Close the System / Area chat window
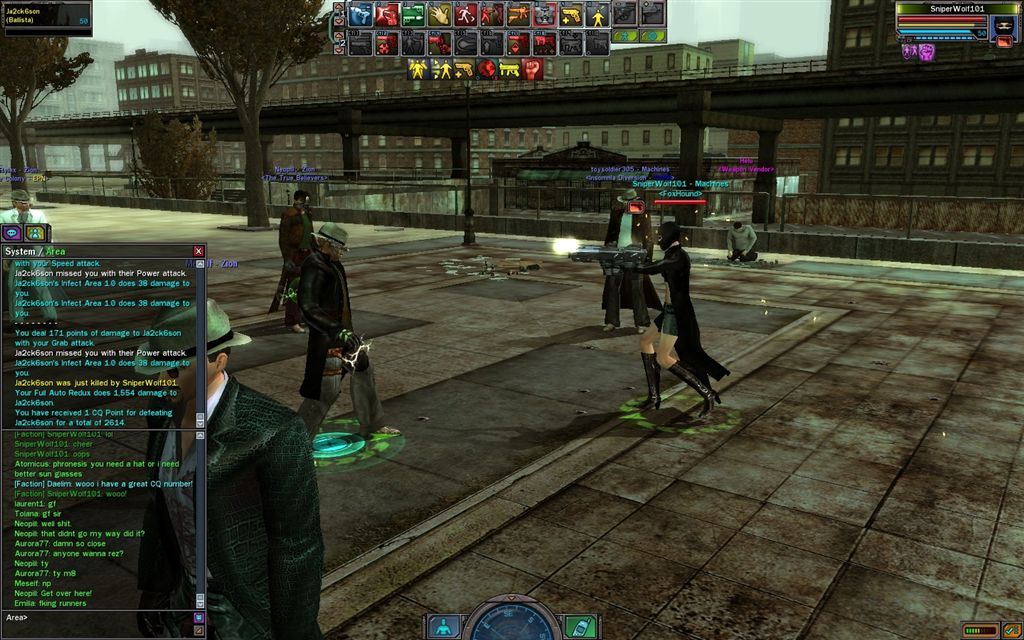Image resolution: width=1024 pixels, height=640 pixels. point(198,251)
